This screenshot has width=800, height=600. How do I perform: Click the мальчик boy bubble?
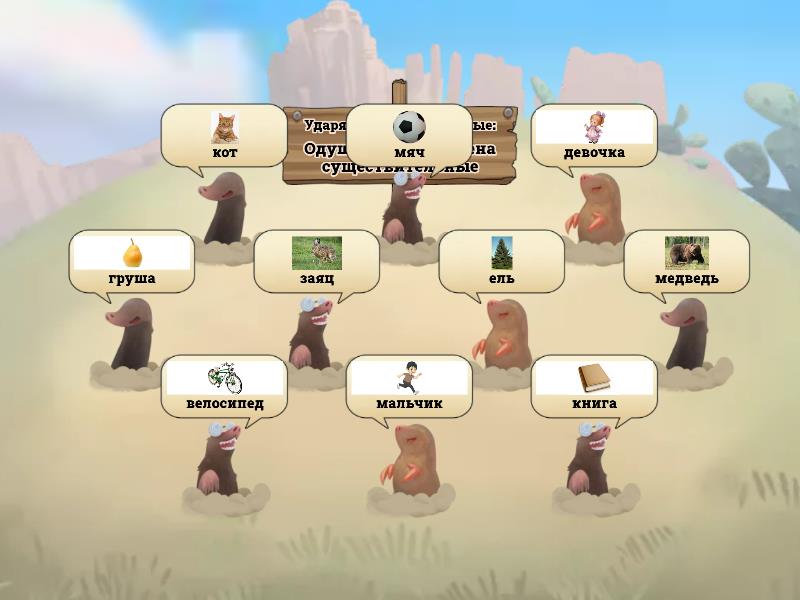[409, 386]
